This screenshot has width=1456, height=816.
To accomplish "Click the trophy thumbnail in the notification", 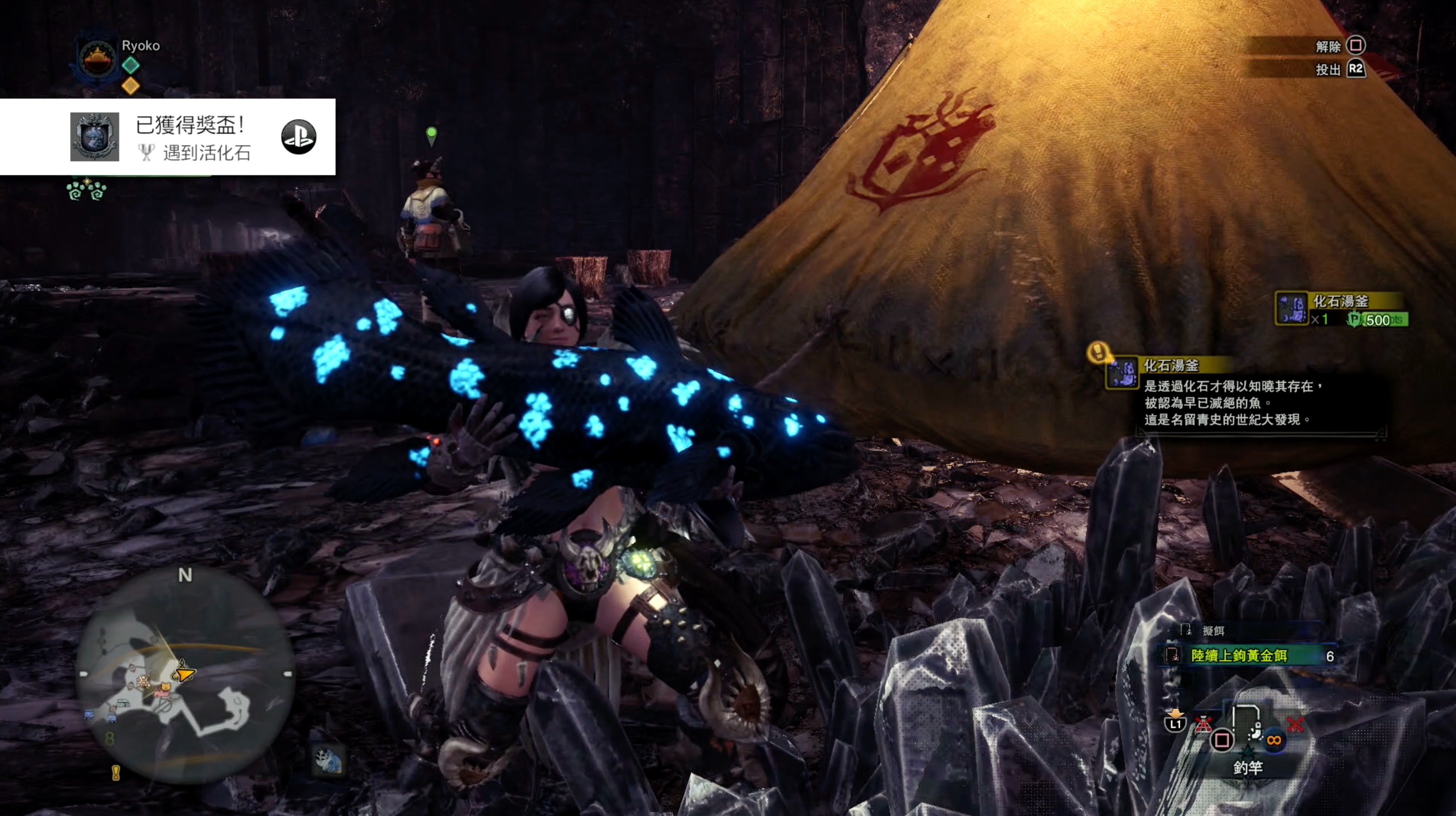I will coord(94,137).
